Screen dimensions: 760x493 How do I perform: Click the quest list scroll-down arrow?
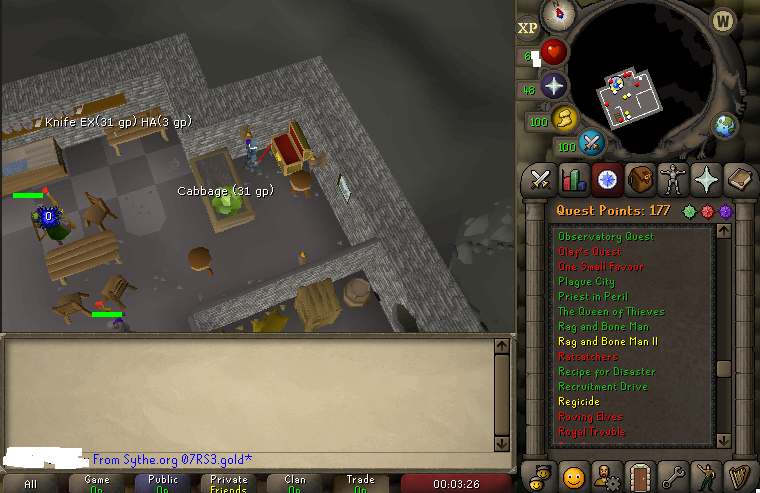pos(725,440)
